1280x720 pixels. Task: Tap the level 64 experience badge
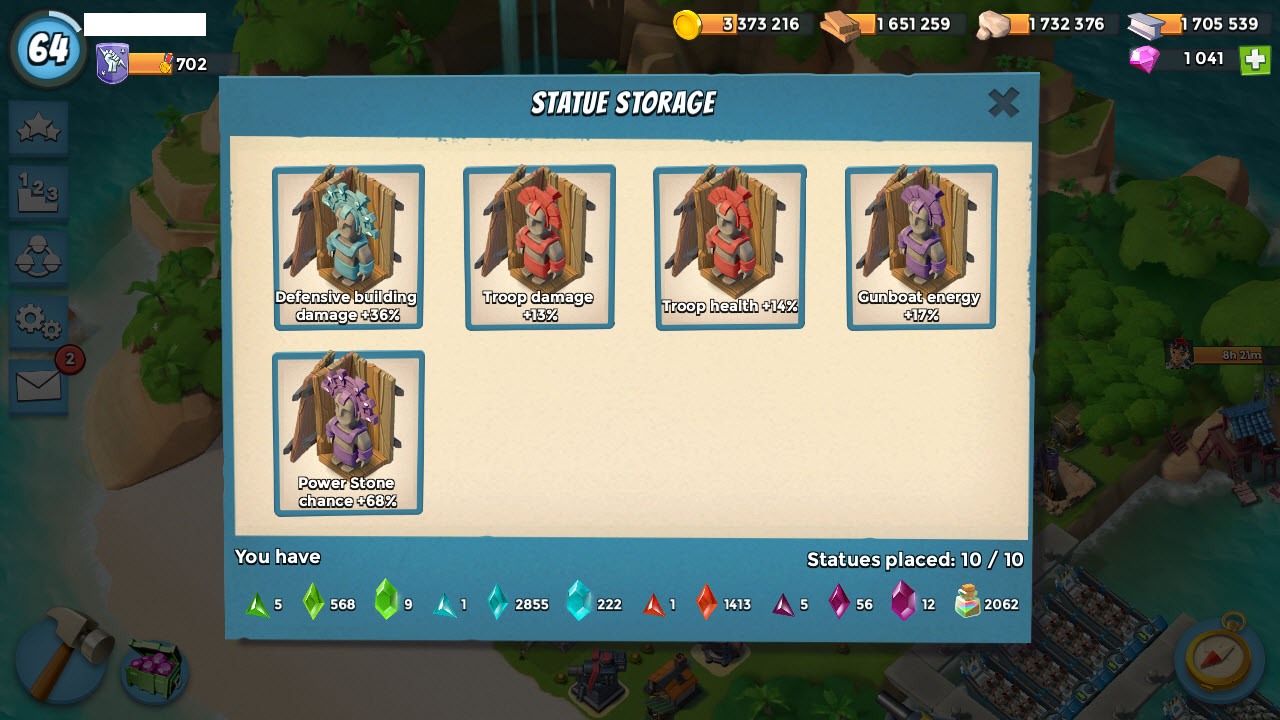tap(48, 48)
